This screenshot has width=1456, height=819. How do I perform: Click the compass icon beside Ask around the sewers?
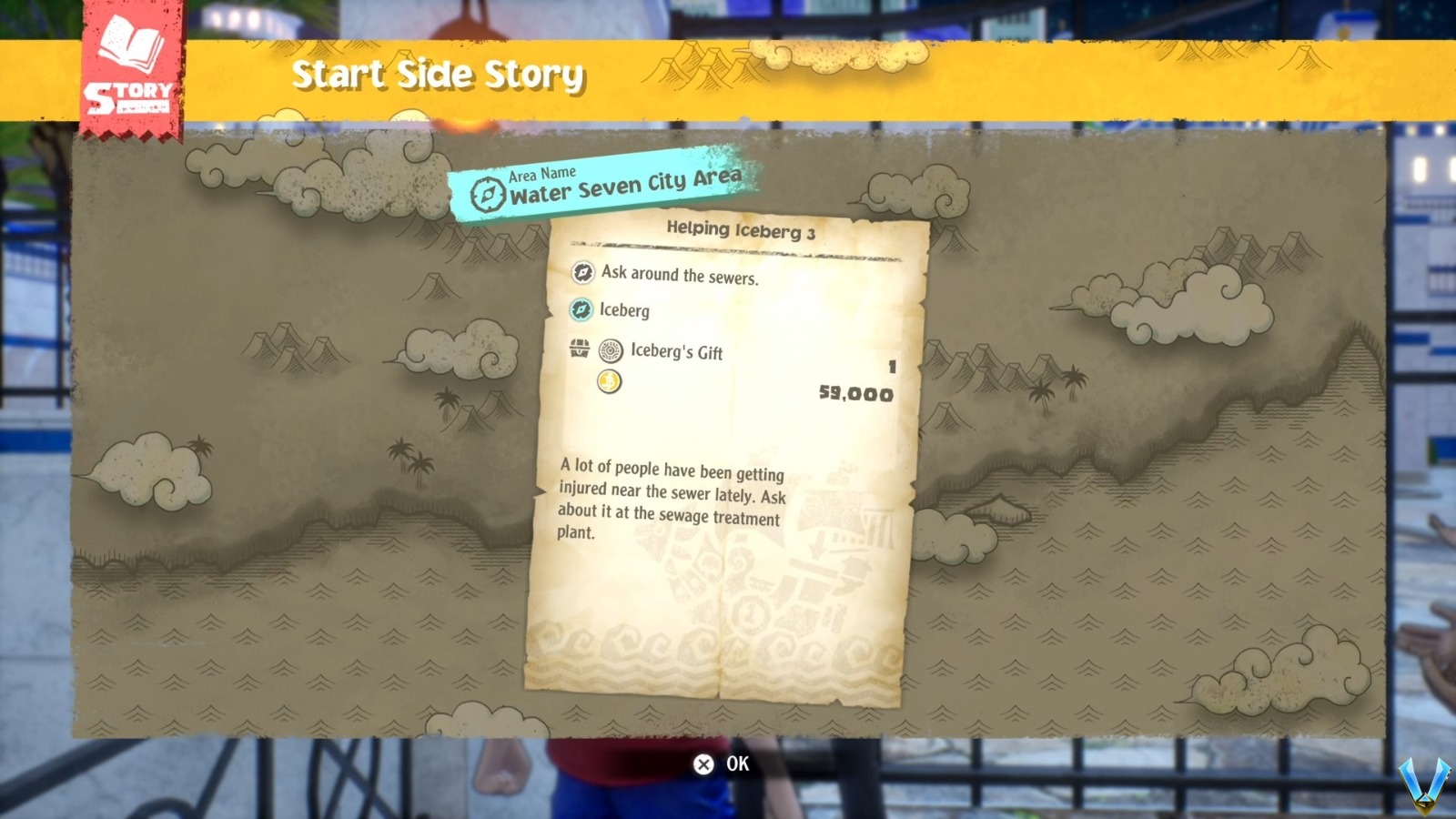coord(584,273)
